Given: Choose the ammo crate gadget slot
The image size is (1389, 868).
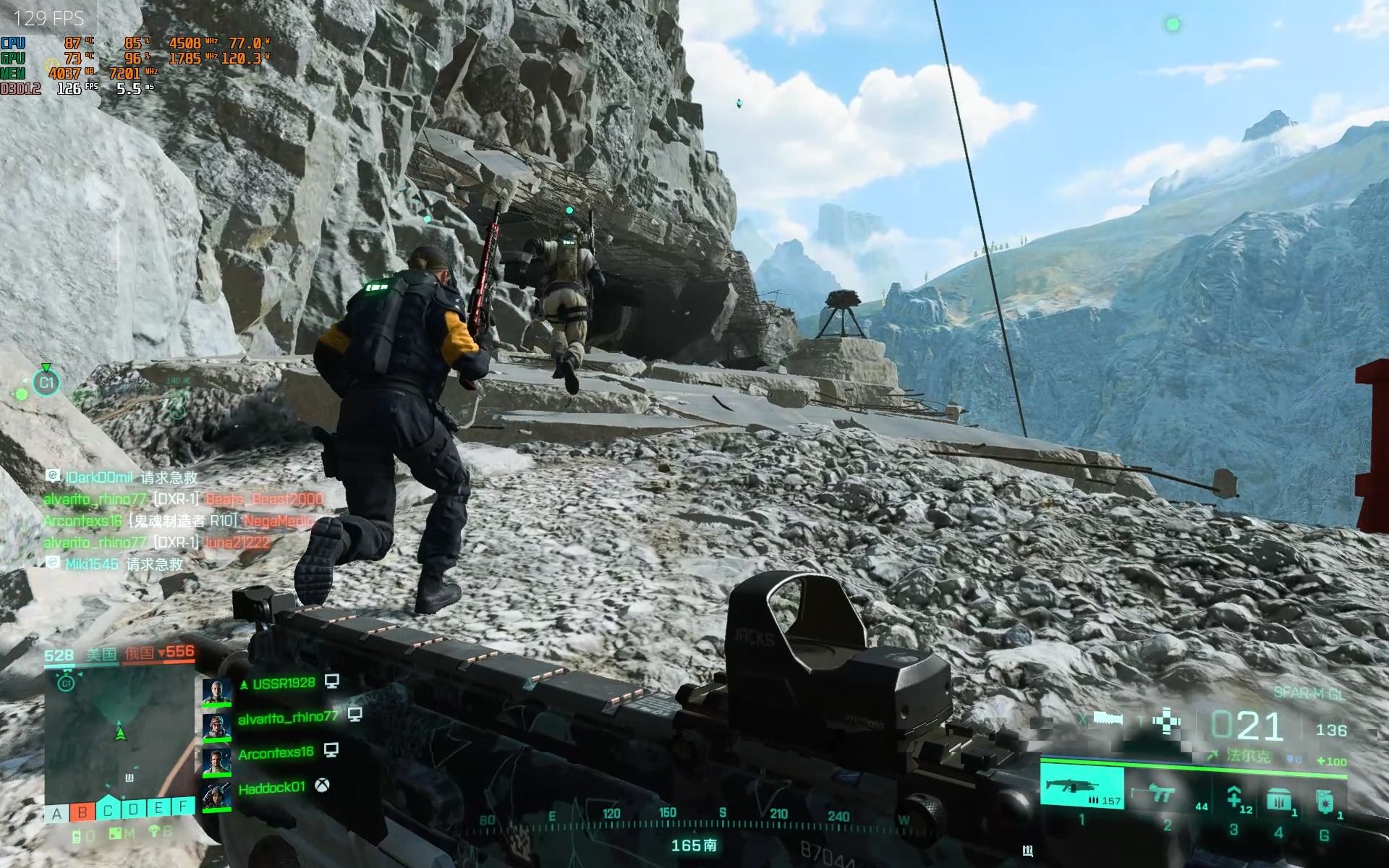Looking at the screenshot, I should pos(1278,799).
